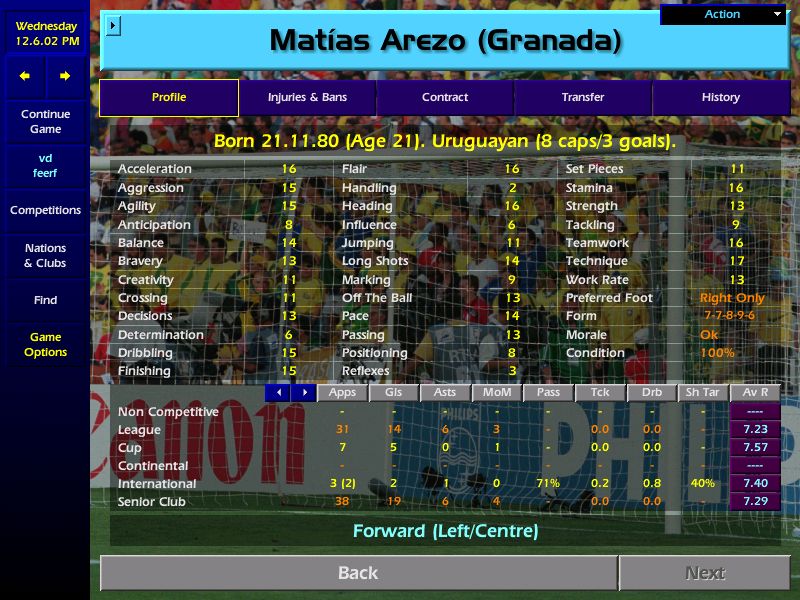This screenshot has width=800, height=600.
Task: Show next stats with right blue arrow
Action: [303, 393]
